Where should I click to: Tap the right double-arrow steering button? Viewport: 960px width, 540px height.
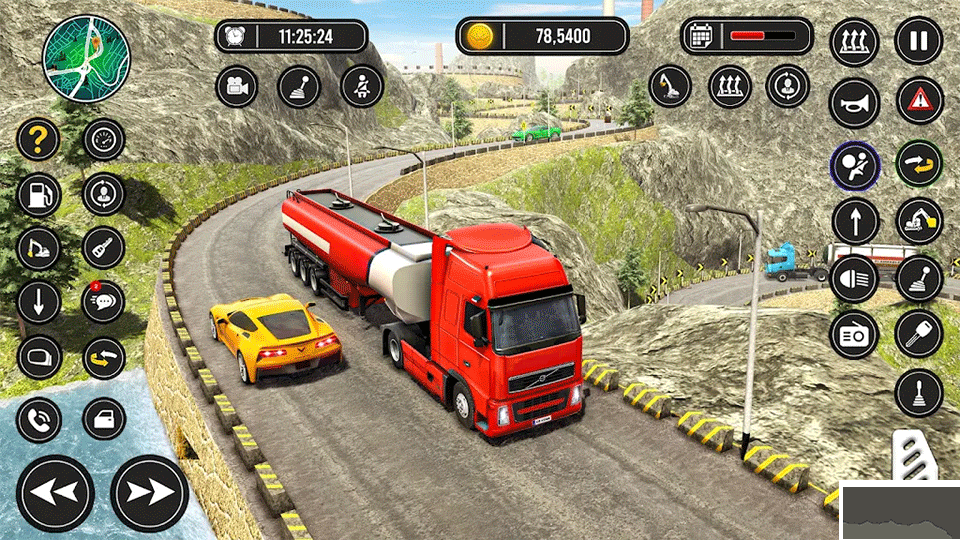point(149,493)
